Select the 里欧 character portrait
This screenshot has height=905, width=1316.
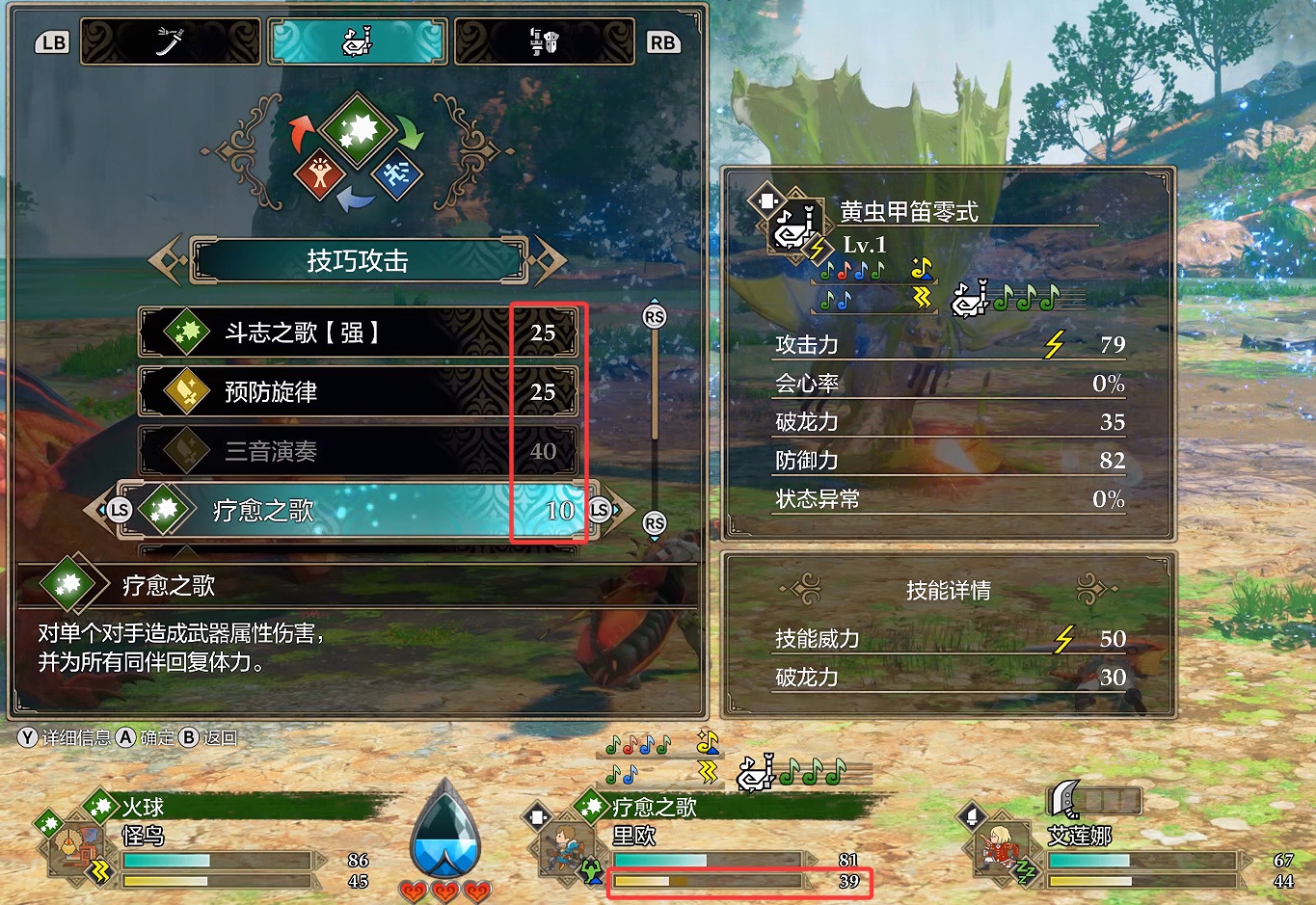pos(562,847)
